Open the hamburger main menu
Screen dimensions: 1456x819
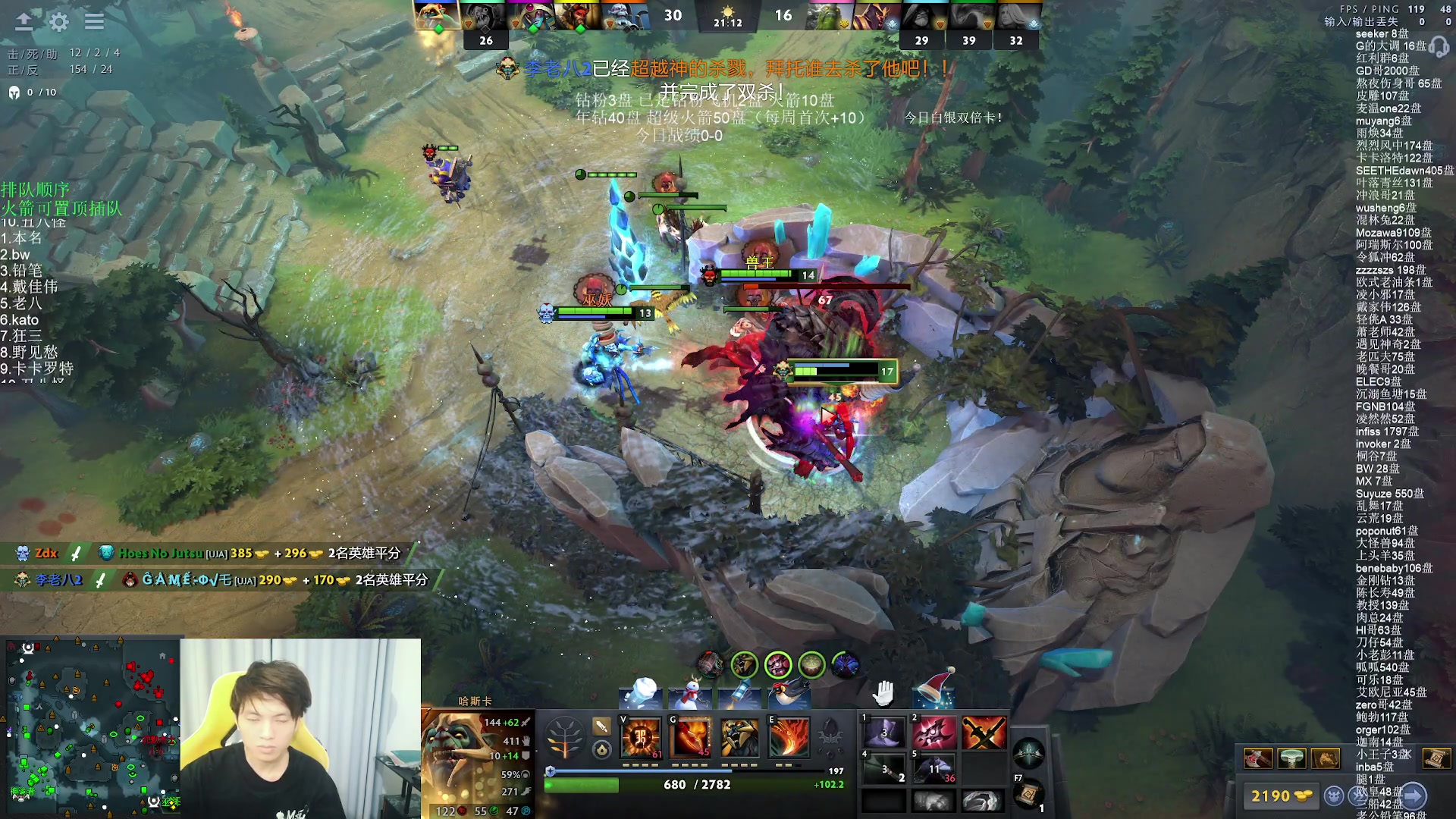[x=94, y=21]
